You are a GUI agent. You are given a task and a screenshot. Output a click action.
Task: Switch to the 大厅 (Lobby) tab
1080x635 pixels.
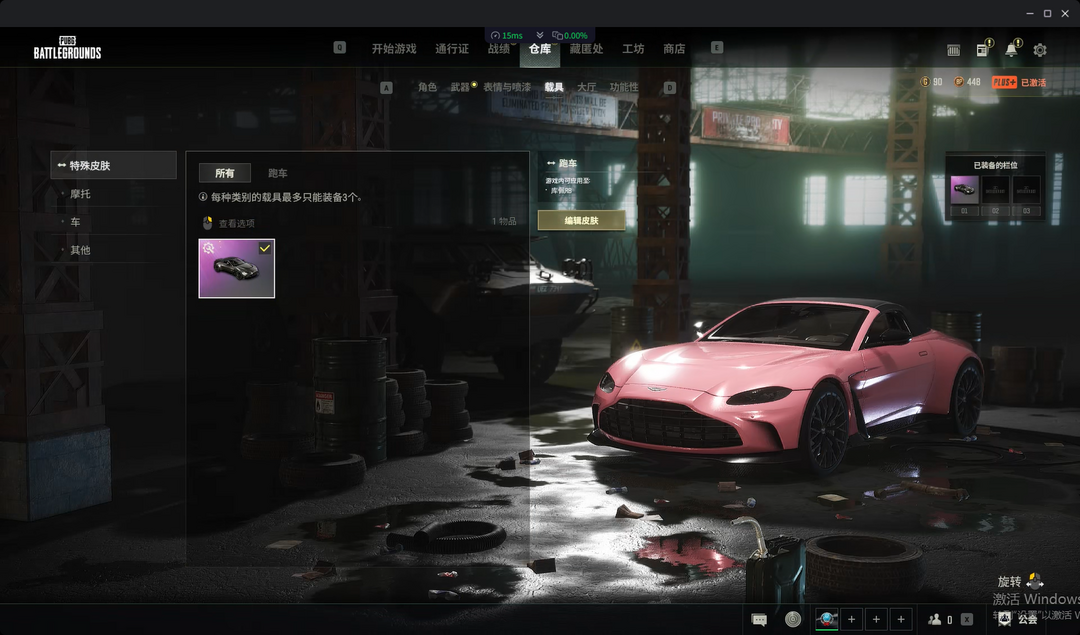(x=586, y=88)
